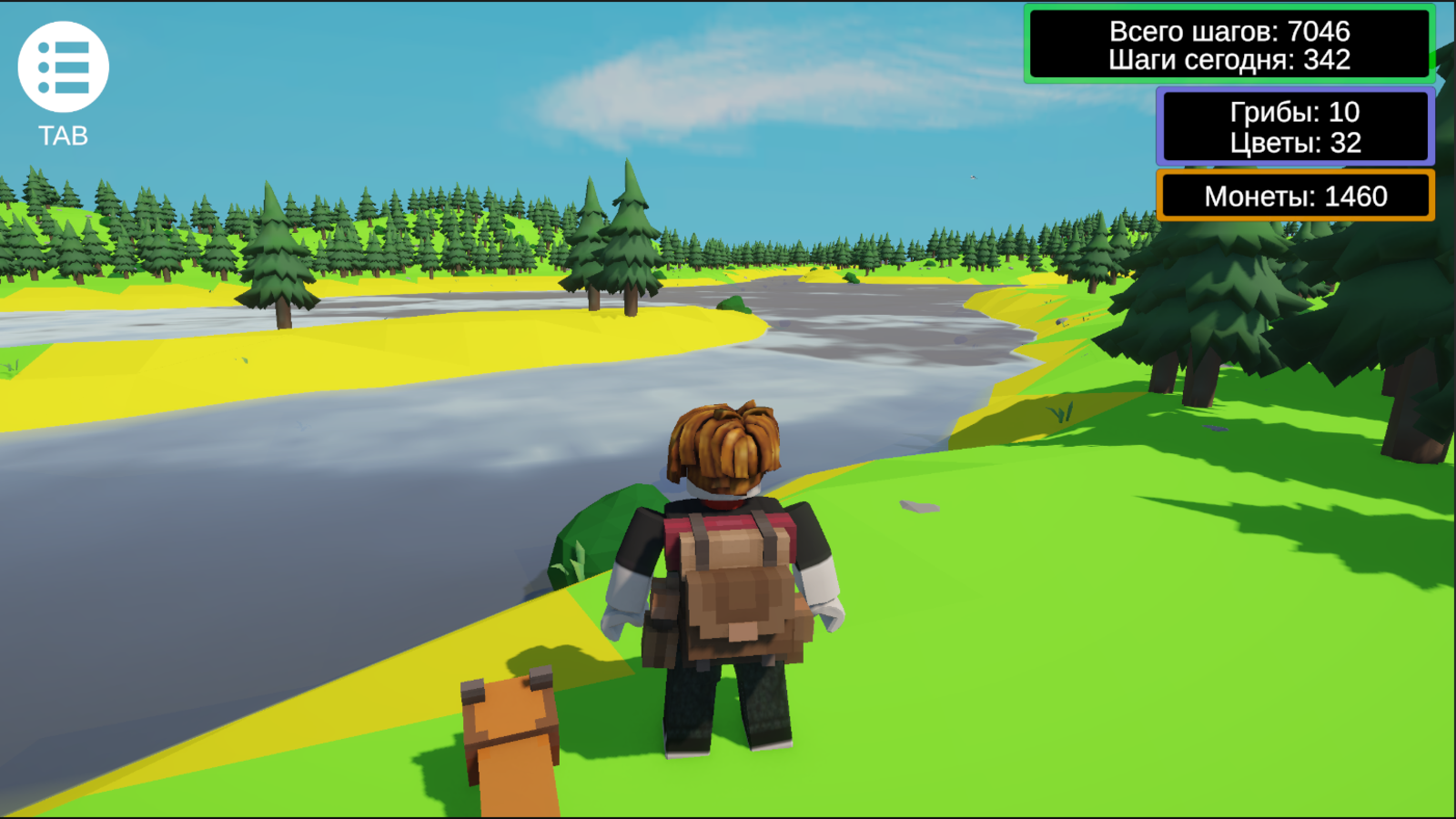Image resolution: width=1456 pixels, height=819 pixels.
Task: Expand the collectibles panel showing Грибы and Цветы
Action: coord(1295,127)
